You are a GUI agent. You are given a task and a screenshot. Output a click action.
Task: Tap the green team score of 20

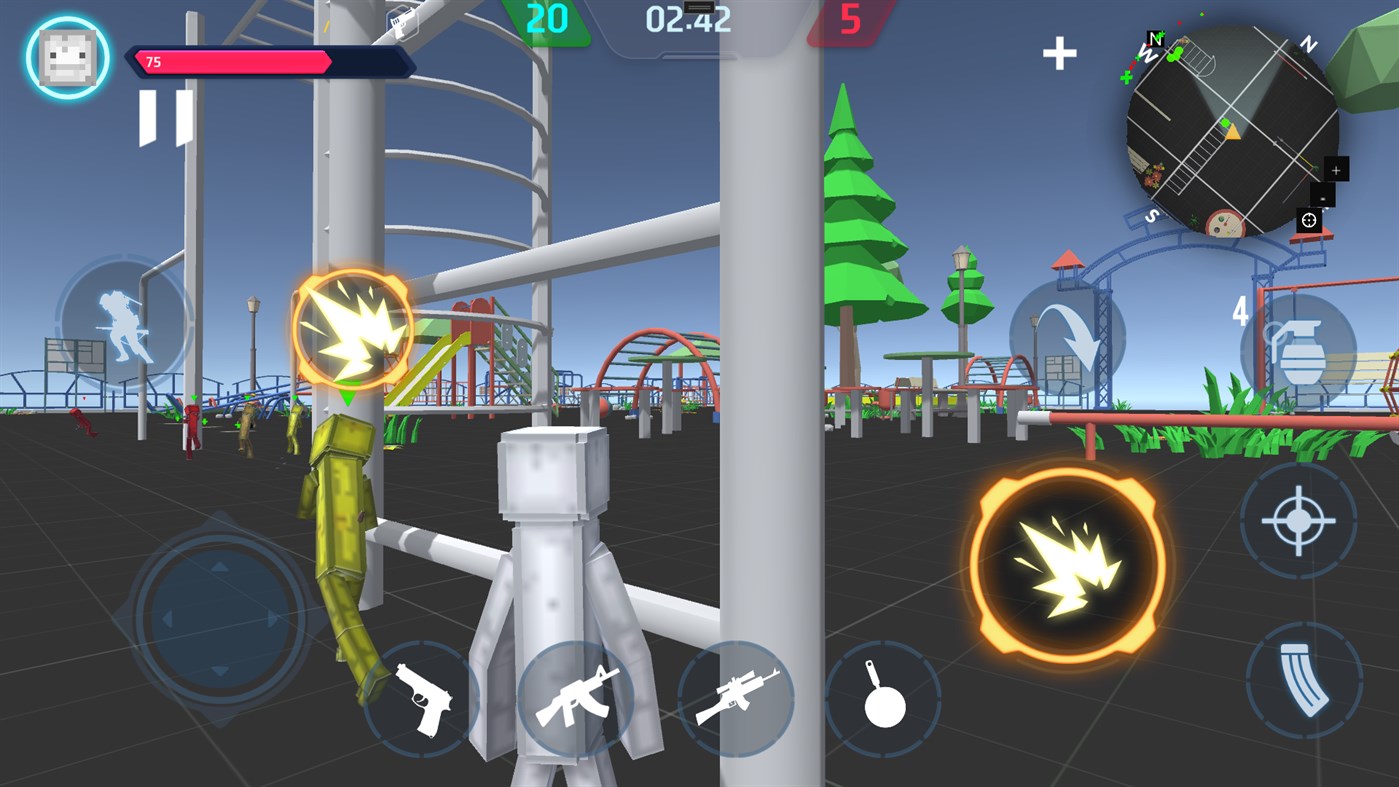pyautogui.click(x=544, y=19)
